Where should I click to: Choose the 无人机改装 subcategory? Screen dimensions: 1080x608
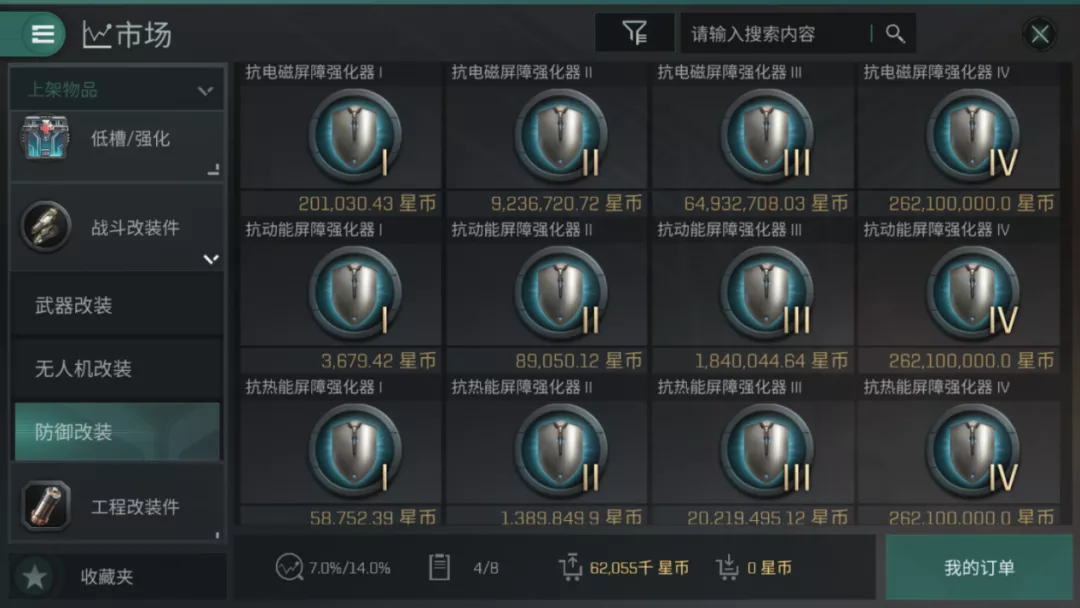click(x=117, y=369)
